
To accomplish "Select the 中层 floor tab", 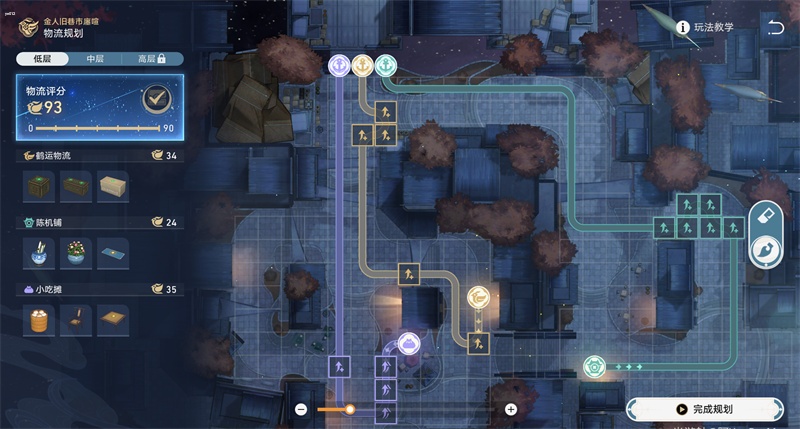I will pyautogui.click(x=95, y=59).
